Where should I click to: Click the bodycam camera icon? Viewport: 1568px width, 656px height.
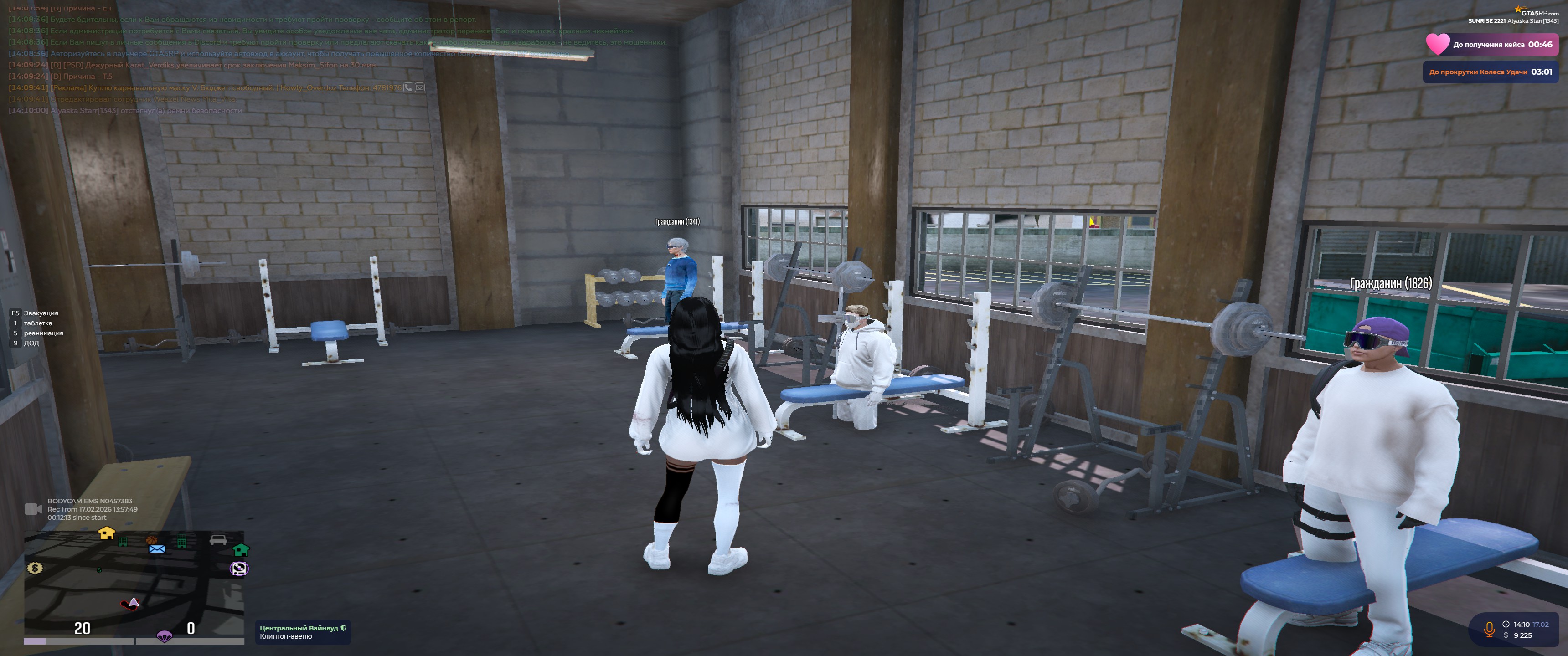[33, 509]
